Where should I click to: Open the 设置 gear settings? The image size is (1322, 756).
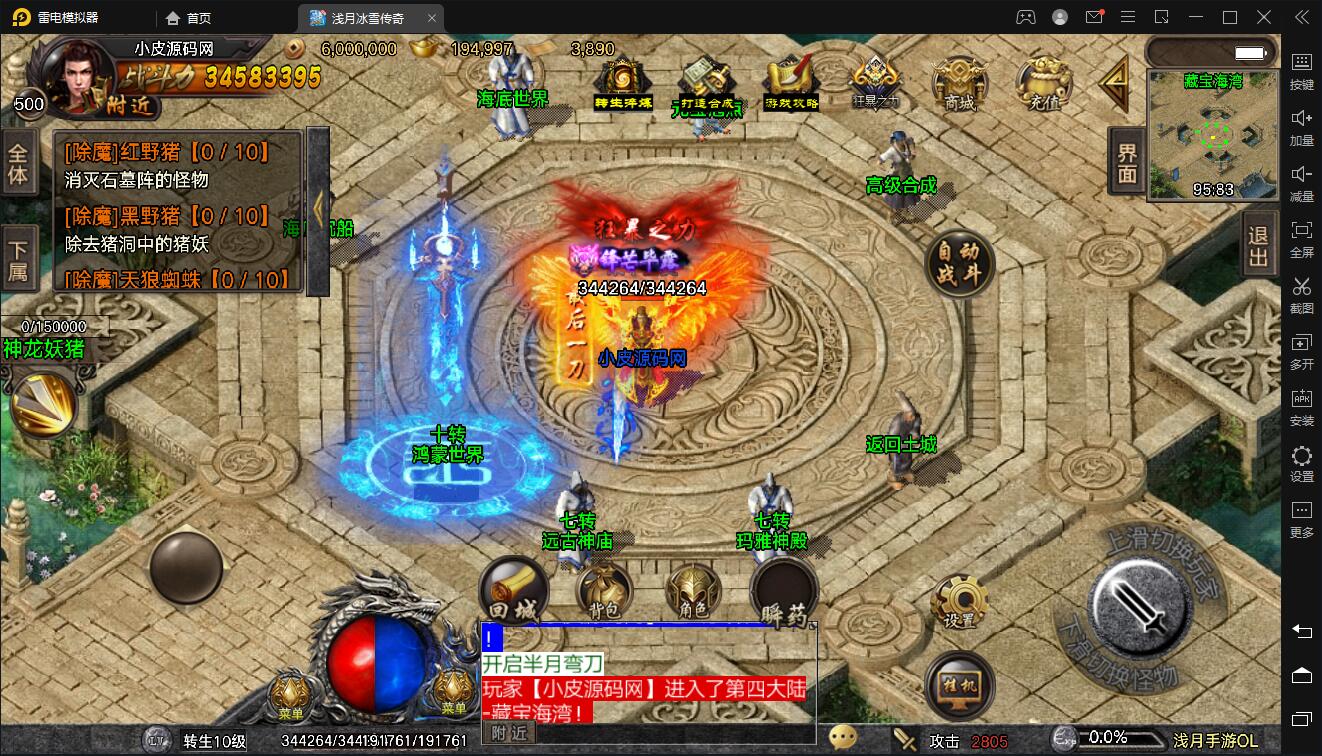959,602
